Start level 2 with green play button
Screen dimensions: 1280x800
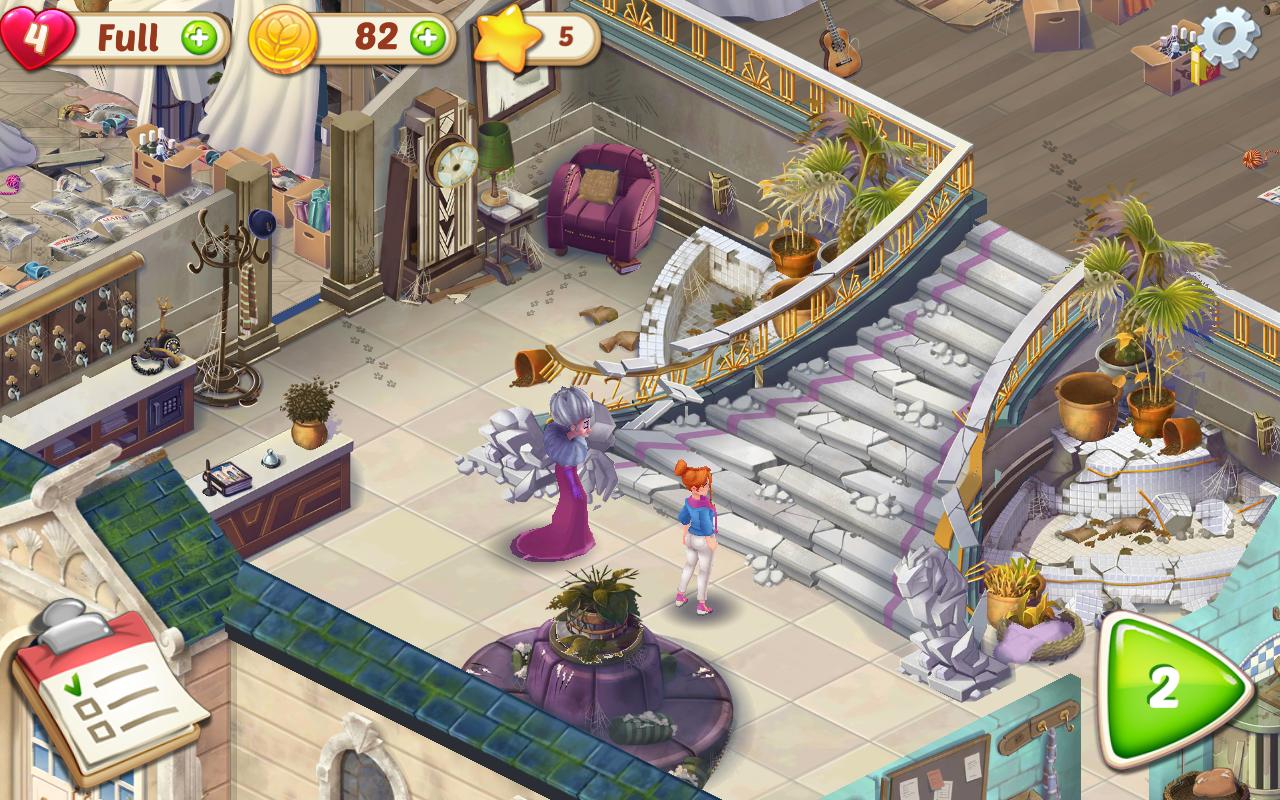1172,689
